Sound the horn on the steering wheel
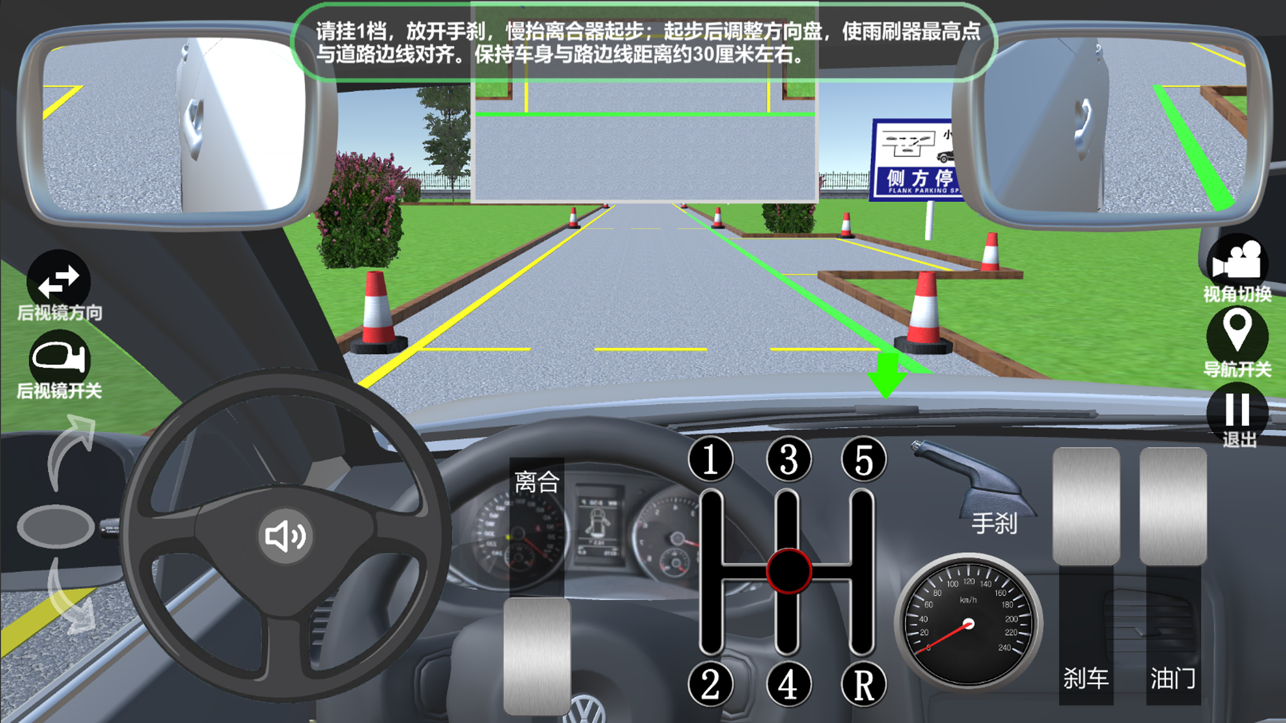1286x723 pixels. 285,536
